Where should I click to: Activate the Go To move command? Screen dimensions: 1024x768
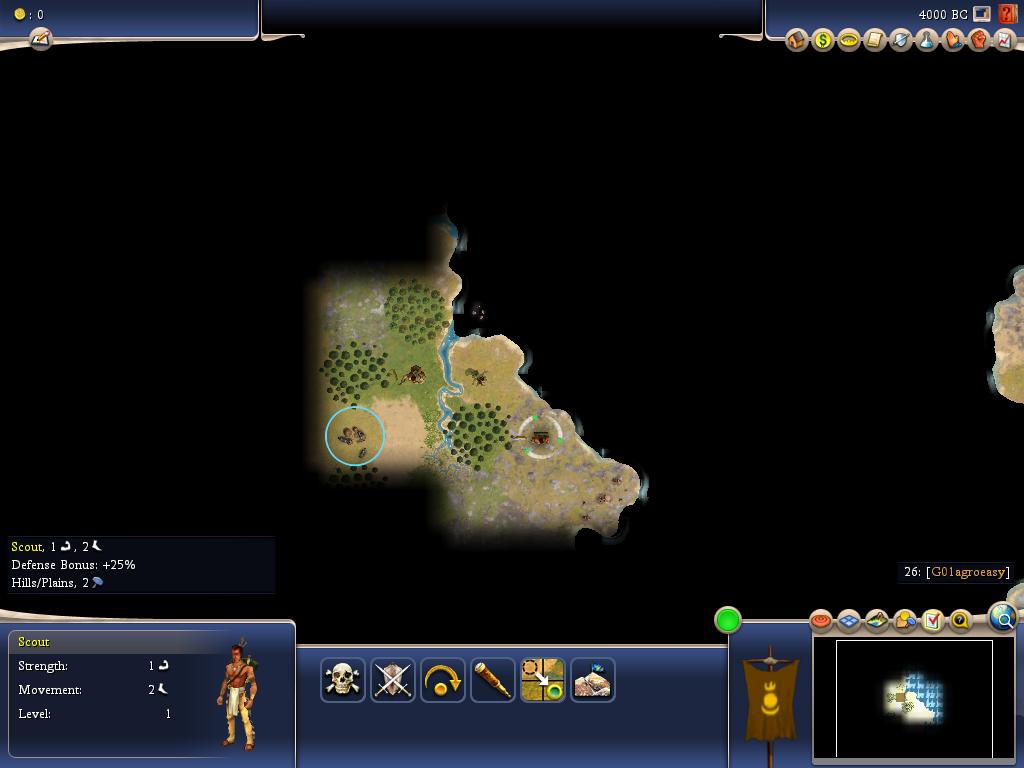(x=543, y=680)
